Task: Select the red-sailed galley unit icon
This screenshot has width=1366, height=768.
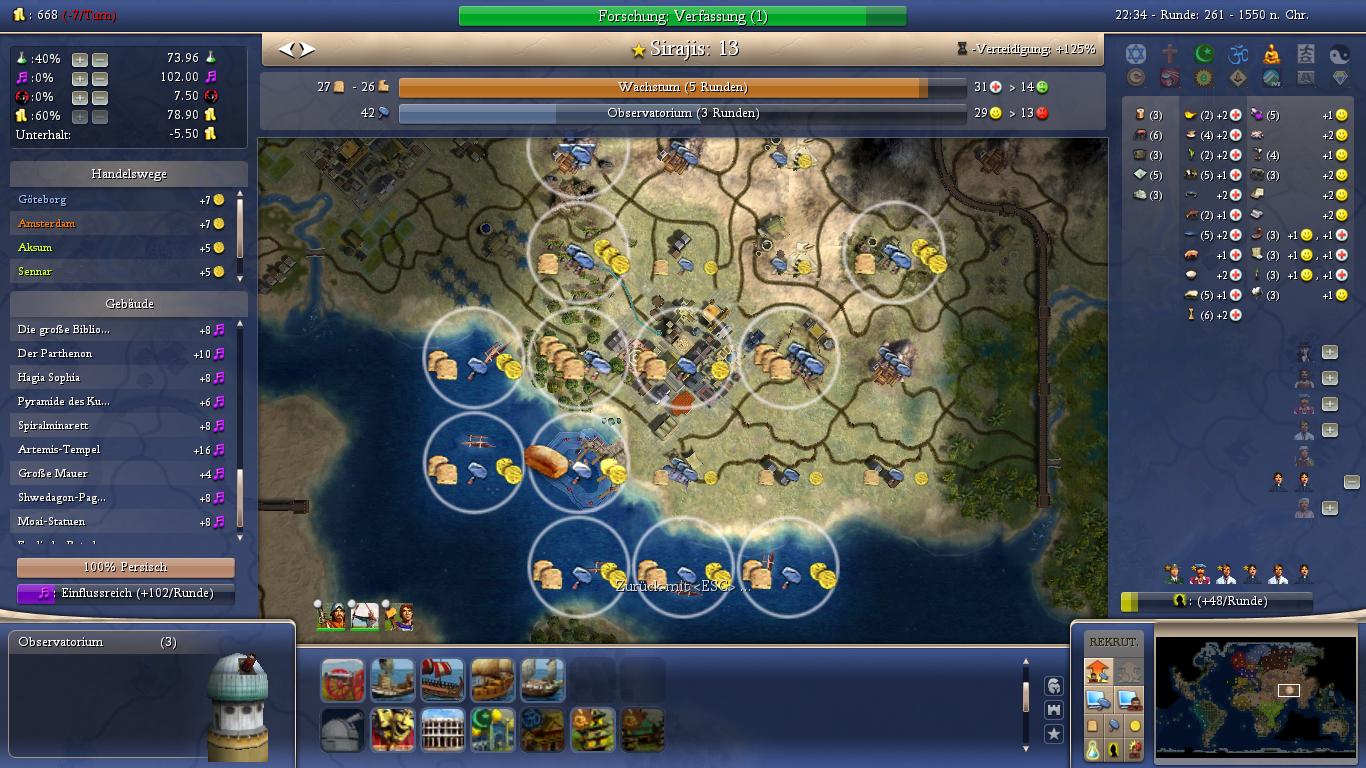Action: click(x=442, y=680)
